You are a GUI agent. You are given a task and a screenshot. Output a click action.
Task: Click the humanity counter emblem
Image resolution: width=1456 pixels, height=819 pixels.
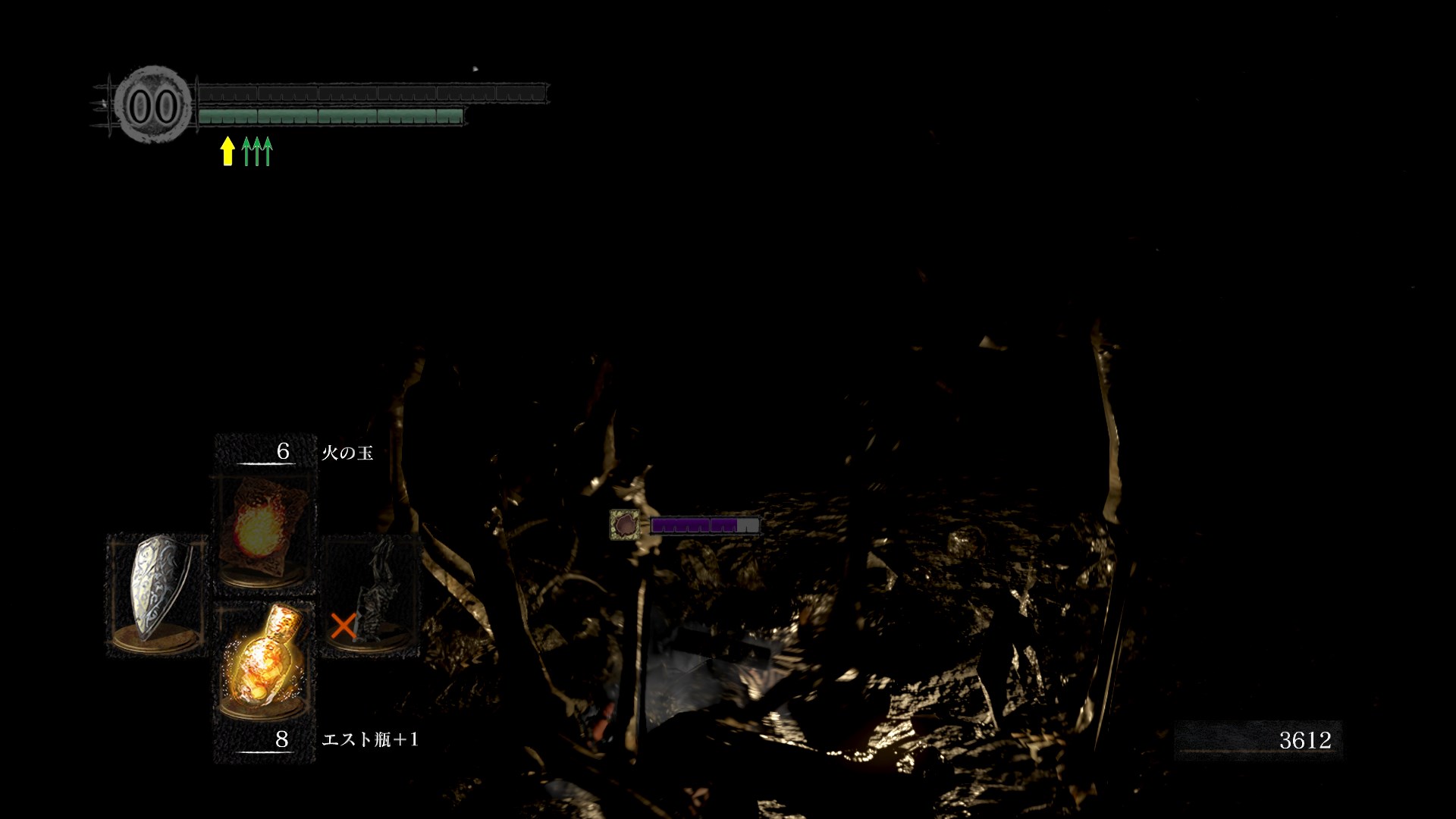click(x=152, y=105)
